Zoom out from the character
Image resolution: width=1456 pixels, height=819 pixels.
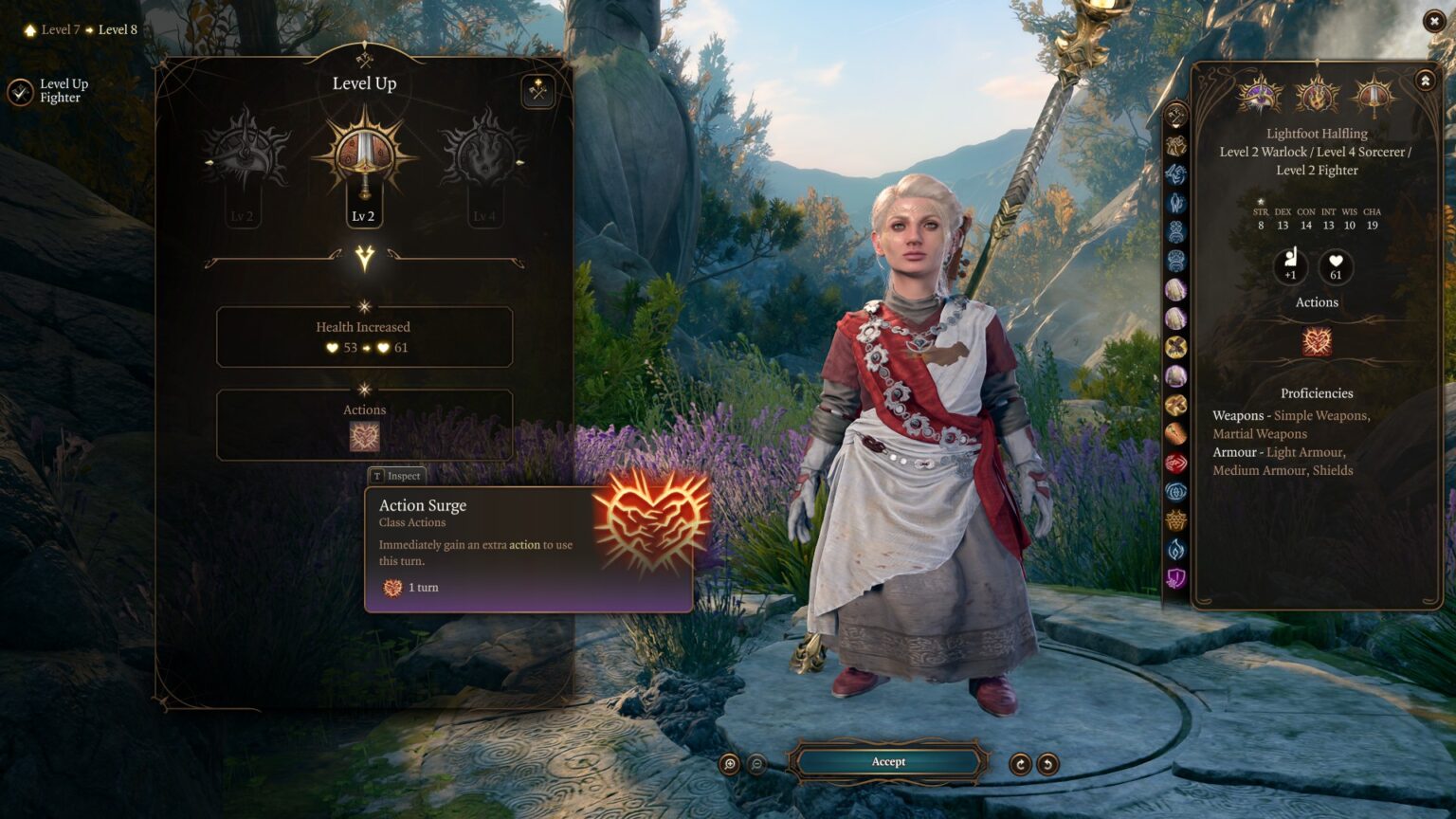(x=757, y=764)
